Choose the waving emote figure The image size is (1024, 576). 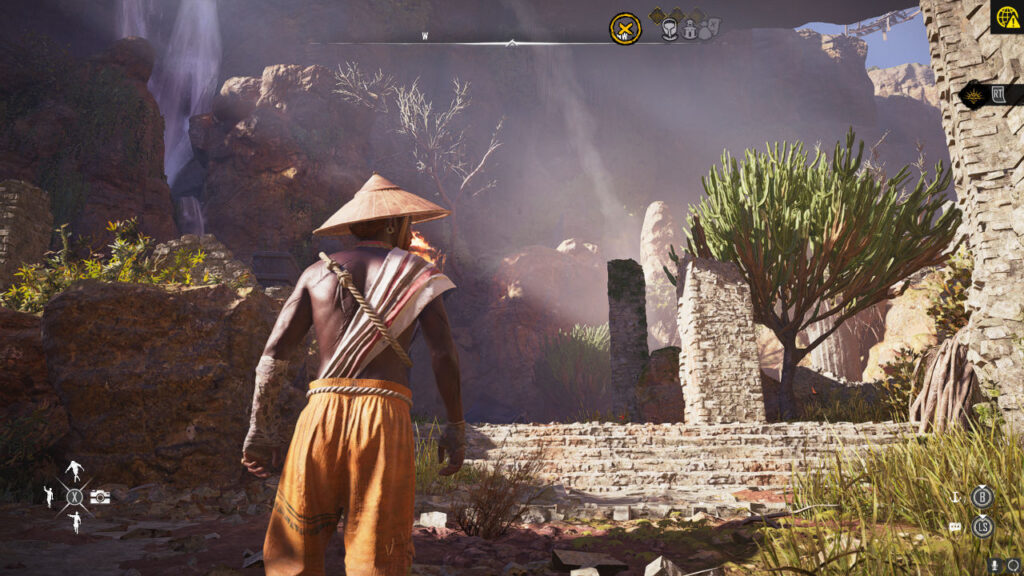click(48, 495)
